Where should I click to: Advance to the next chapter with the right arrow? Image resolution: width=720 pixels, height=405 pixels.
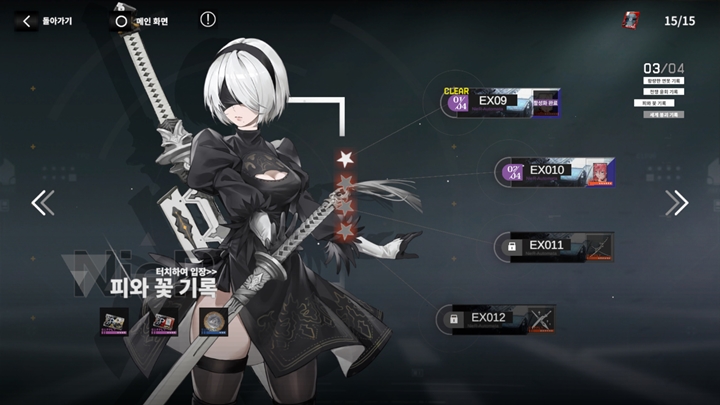pyautogui.click(x=677, y=203)
